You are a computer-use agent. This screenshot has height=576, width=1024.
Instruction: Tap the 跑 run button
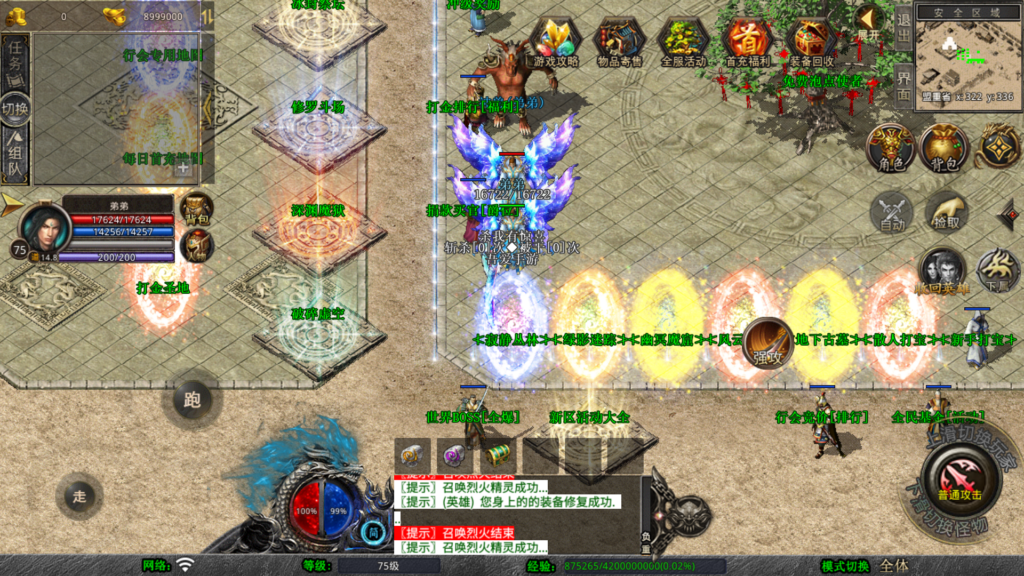(x=192, y=400)
